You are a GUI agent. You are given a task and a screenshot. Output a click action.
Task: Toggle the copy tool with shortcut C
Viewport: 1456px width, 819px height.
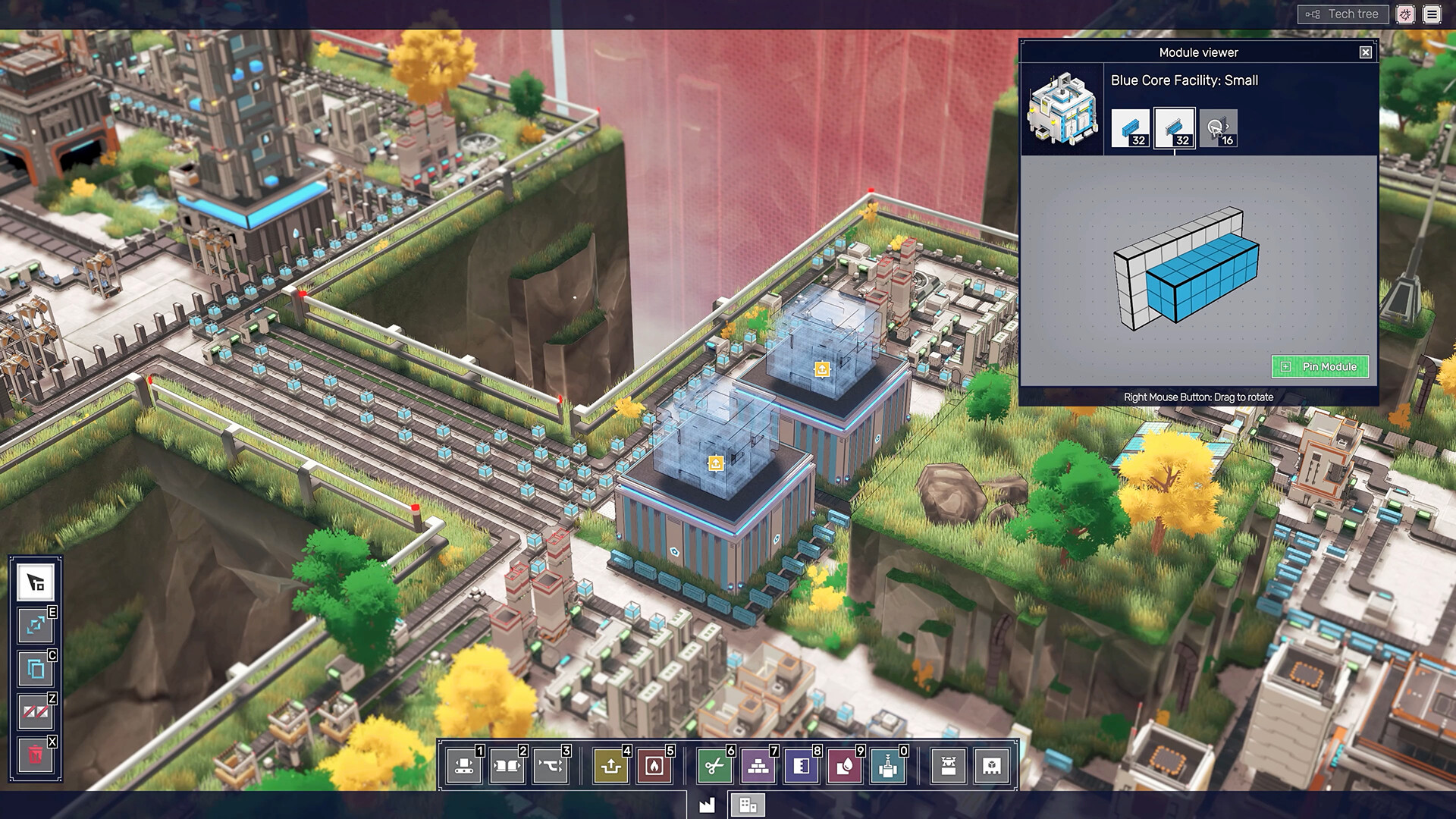point(33,670)
